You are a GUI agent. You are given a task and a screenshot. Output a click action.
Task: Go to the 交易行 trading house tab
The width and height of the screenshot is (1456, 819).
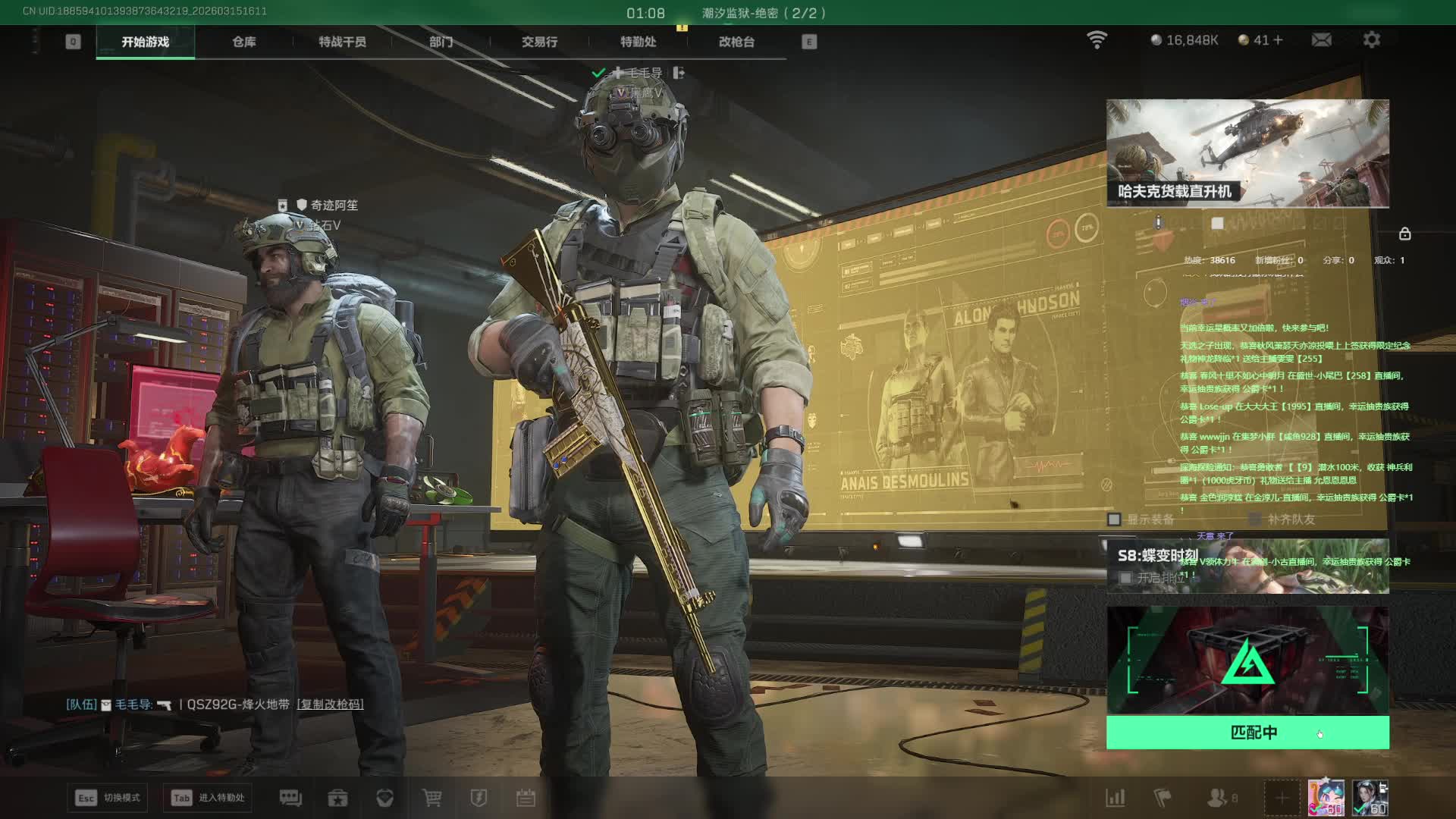[x=539, y=42]
